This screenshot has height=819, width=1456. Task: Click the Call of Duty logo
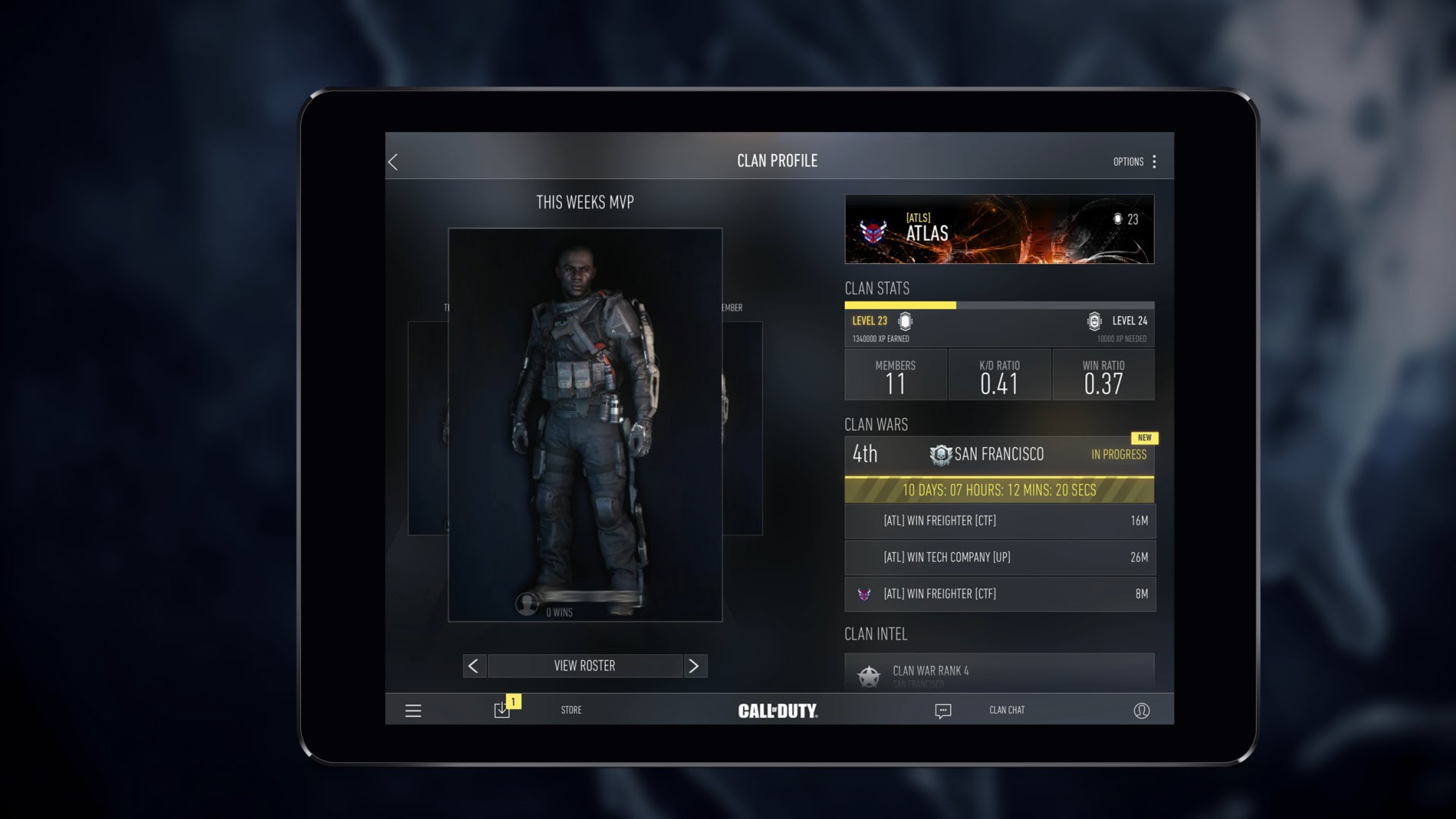pos(777,711)
